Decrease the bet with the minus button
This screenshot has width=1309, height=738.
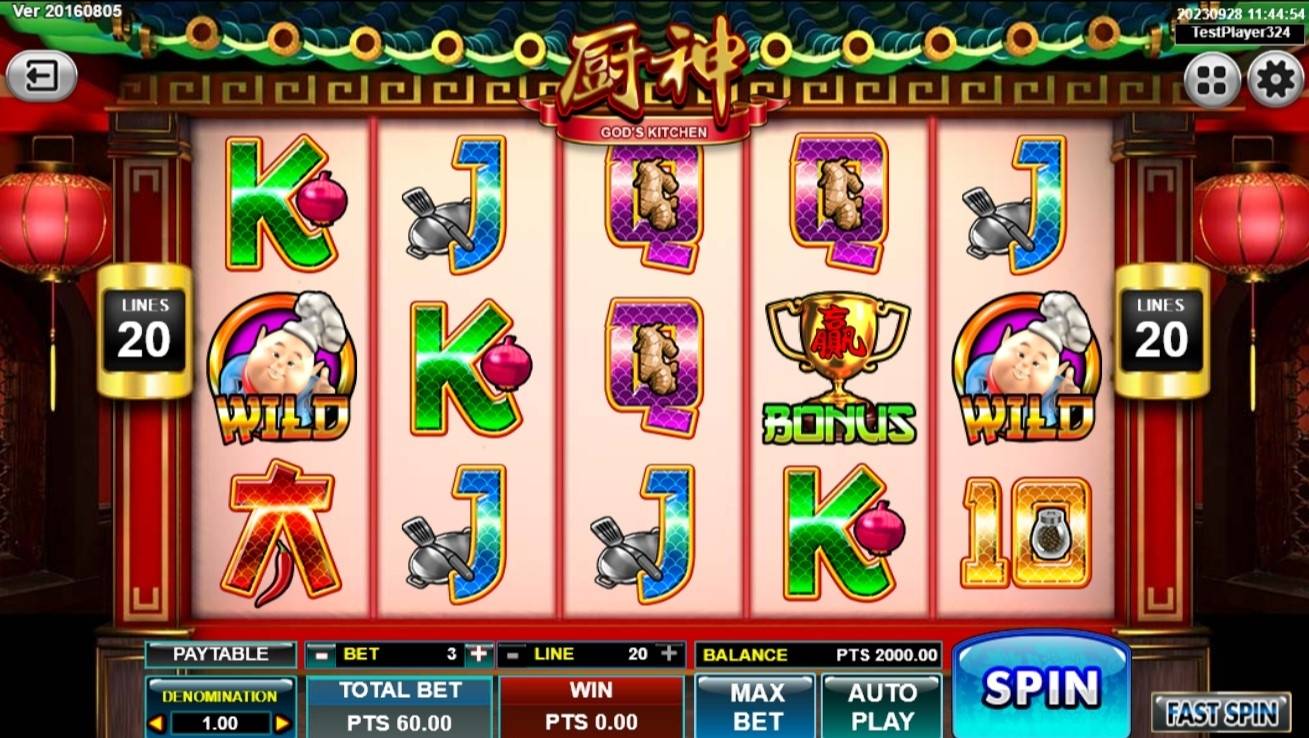pyautogui.click(x=320, y=655)
